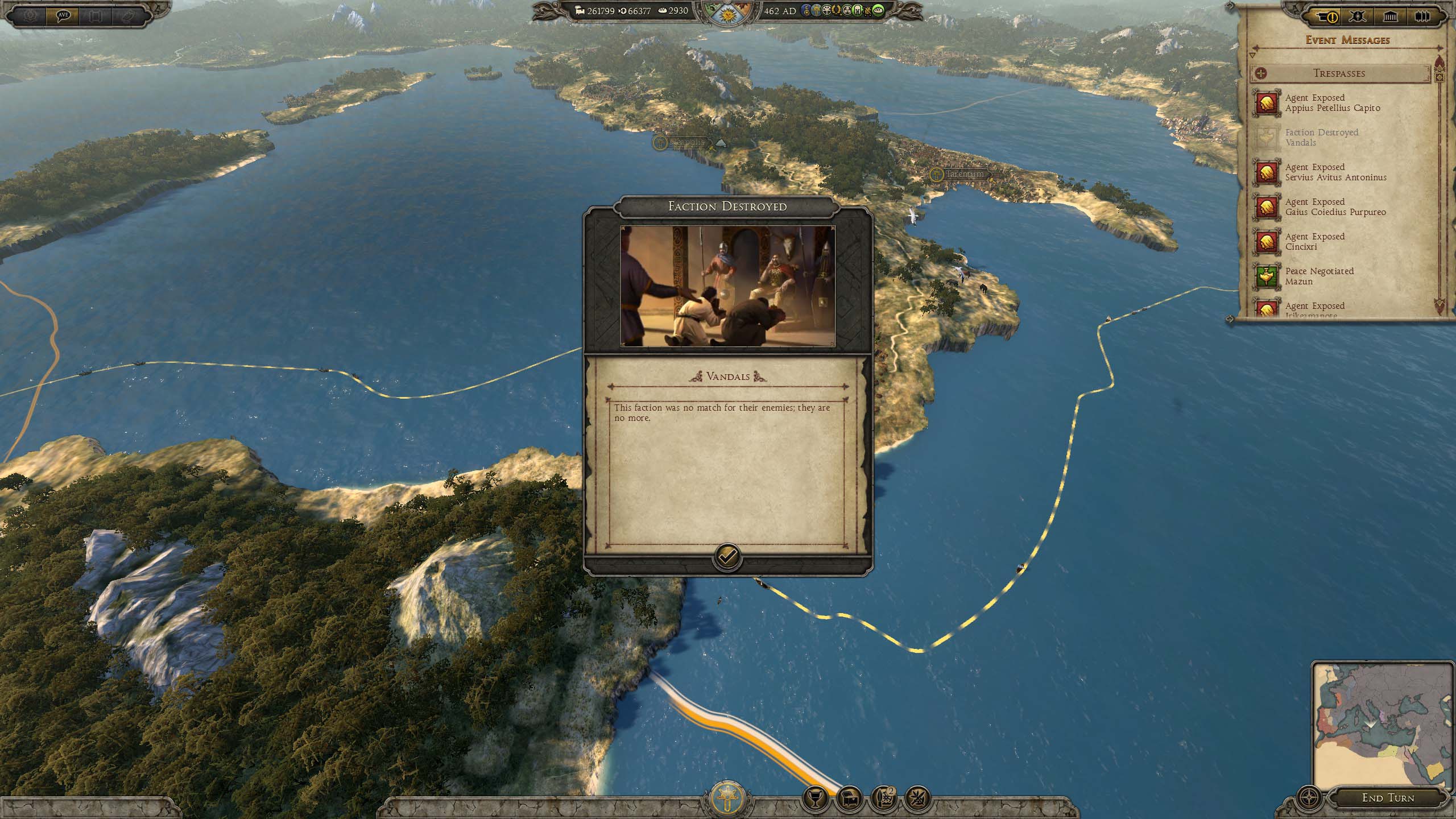Open the goblet objectives button
The height and width of the screenshot is (819, 1456).
point(814,799)
